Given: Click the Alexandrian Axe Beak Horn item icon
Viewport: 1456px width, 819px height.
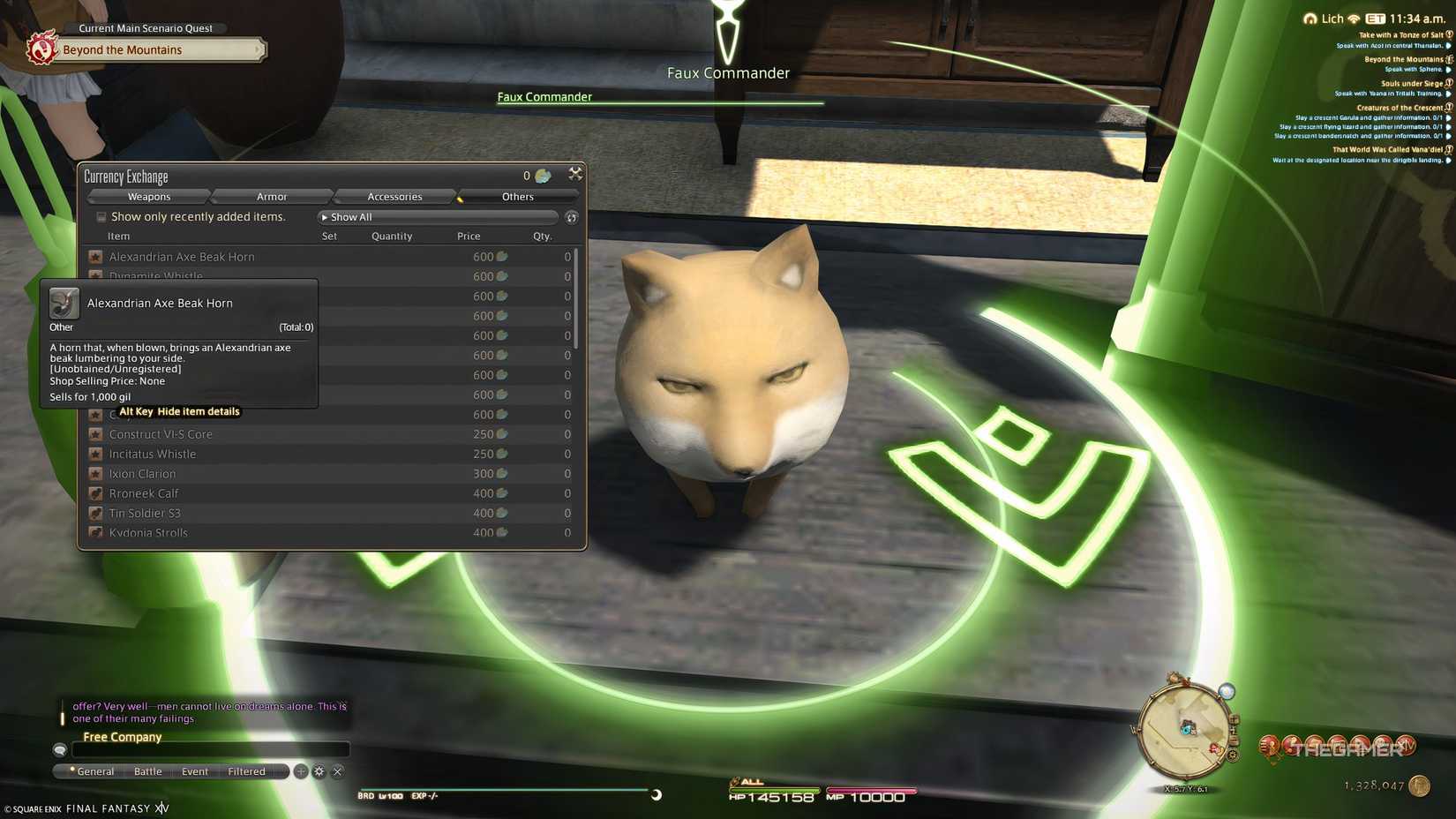Looking at the screenshot, I should [x=95, y=257].
